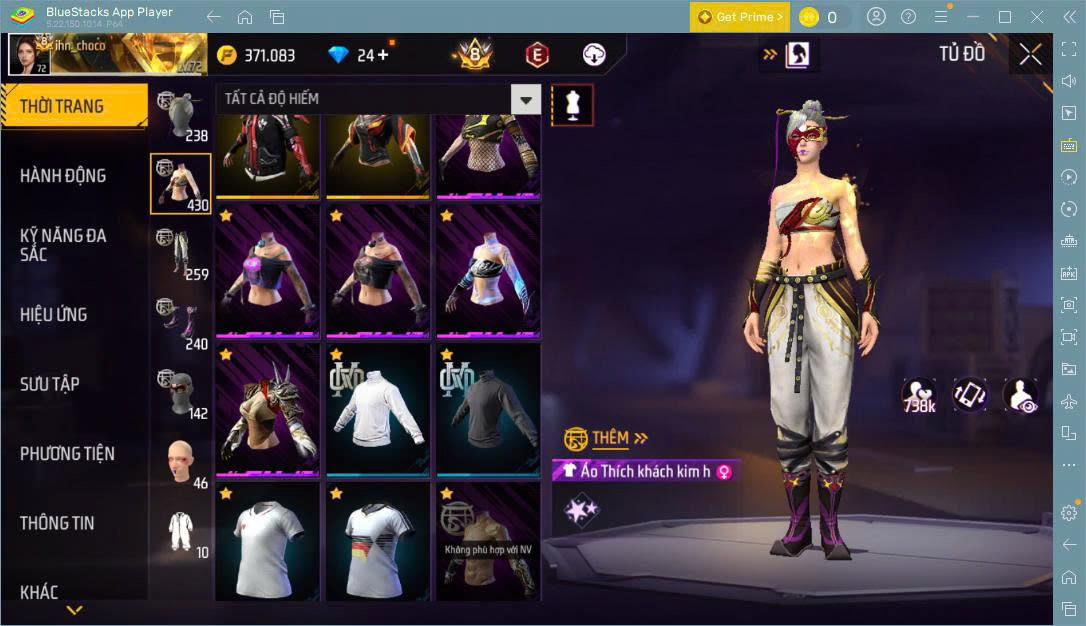Image resolution: width=1086 pixels, height=626 pixels.
Task: Switch to the Hành Động tab
Action: [x=63, y=176]
